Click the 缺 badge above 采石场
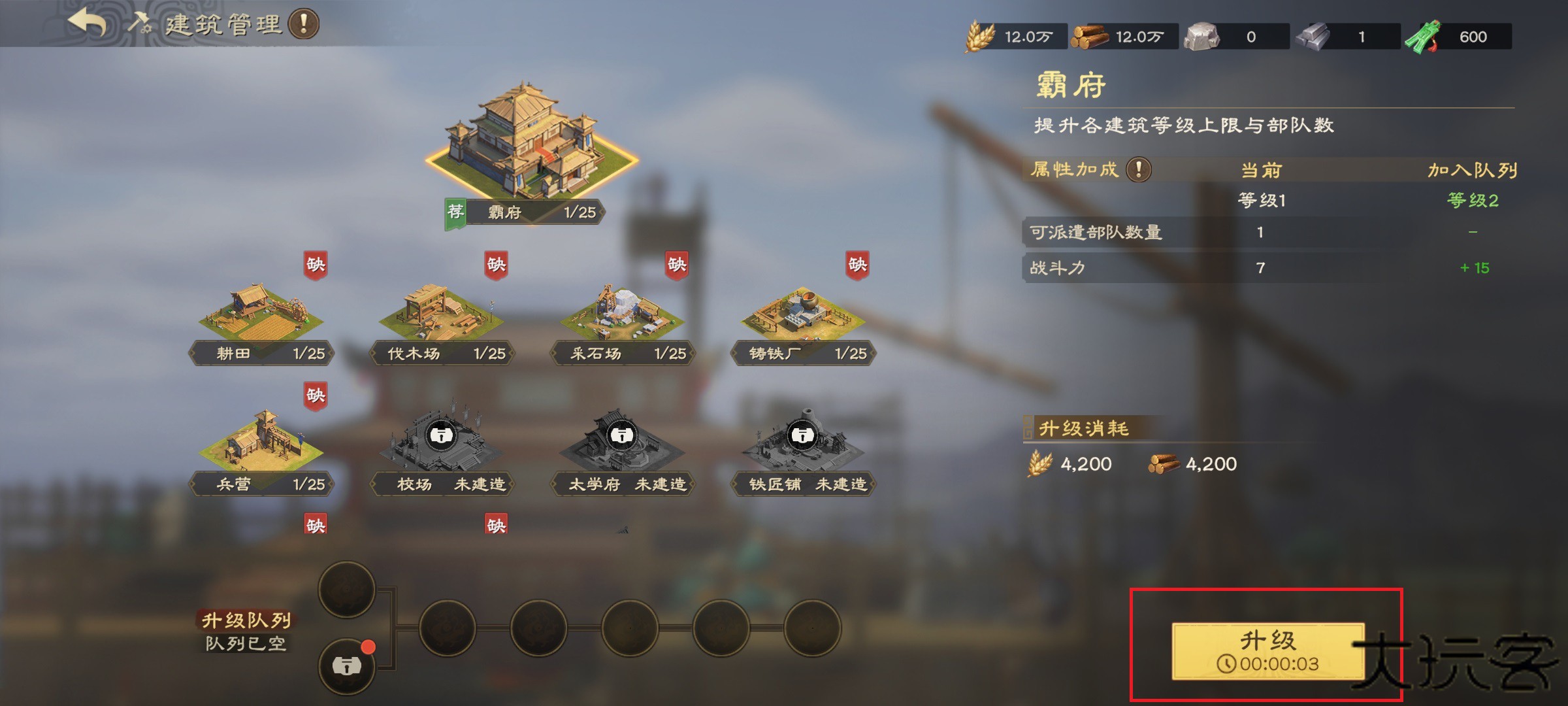This screenshot has width=1568, height=706. click(x=676, y=265)
